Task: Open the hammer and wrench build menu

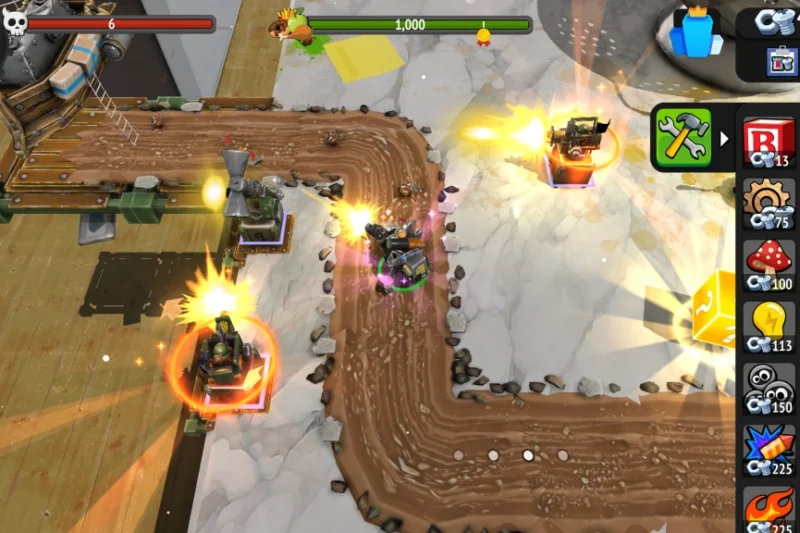Action: coord(682,138)
